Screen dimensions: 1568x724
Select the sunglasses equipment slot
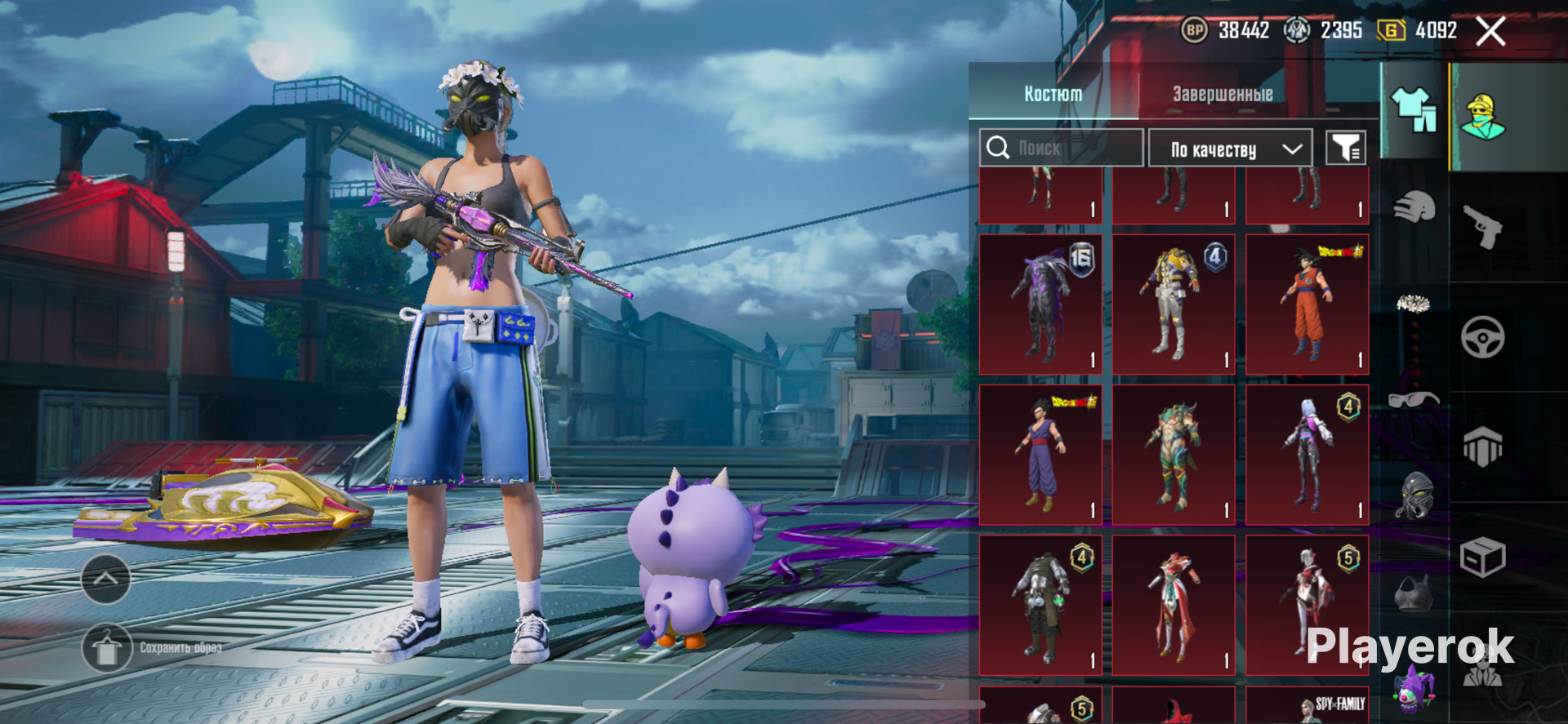pyautogui.click(x=1414, y=399)
